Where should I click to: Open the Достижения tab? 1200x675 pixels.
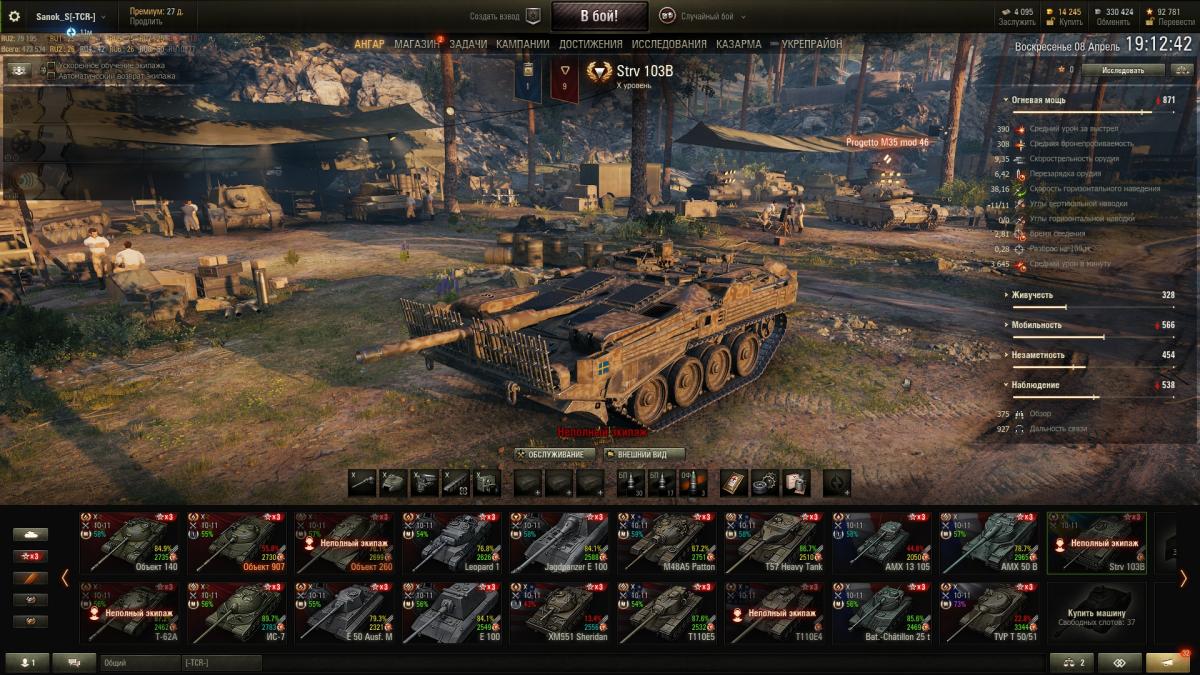click(590, 44)
